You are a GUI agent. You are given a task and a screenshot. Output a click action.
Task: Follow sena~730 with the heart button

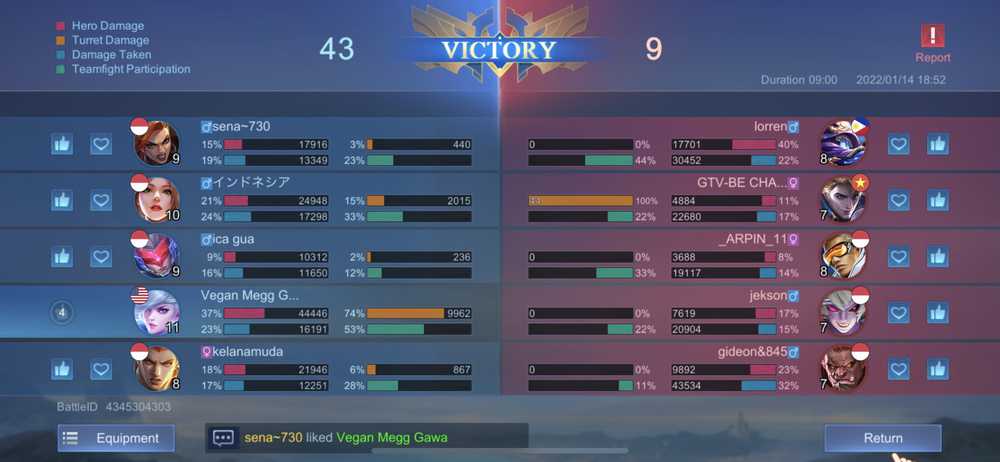click(x=101, y=144)
